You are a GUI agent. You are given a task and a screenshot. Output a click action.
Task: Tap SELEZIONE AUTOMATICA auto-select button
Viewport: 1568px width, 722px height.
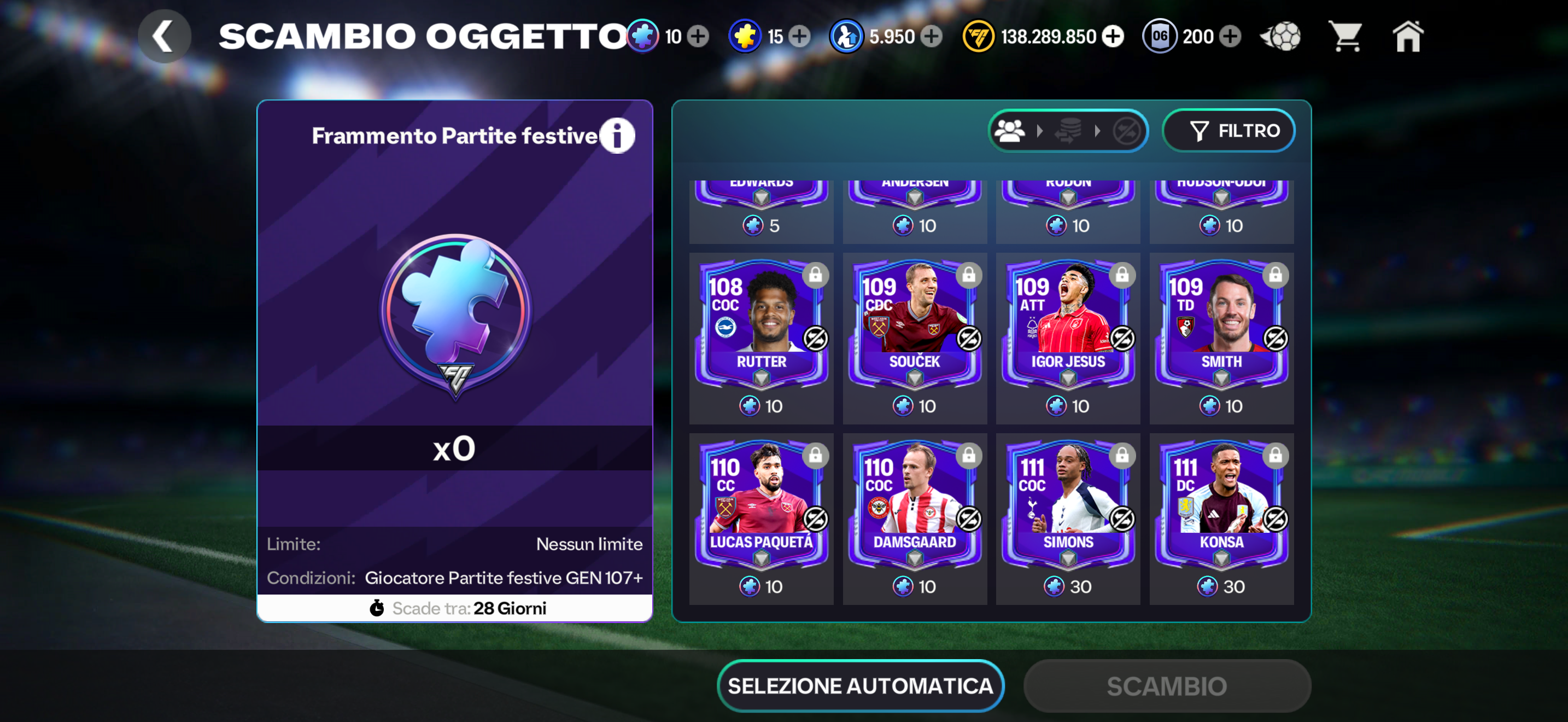tap(860, 685)
